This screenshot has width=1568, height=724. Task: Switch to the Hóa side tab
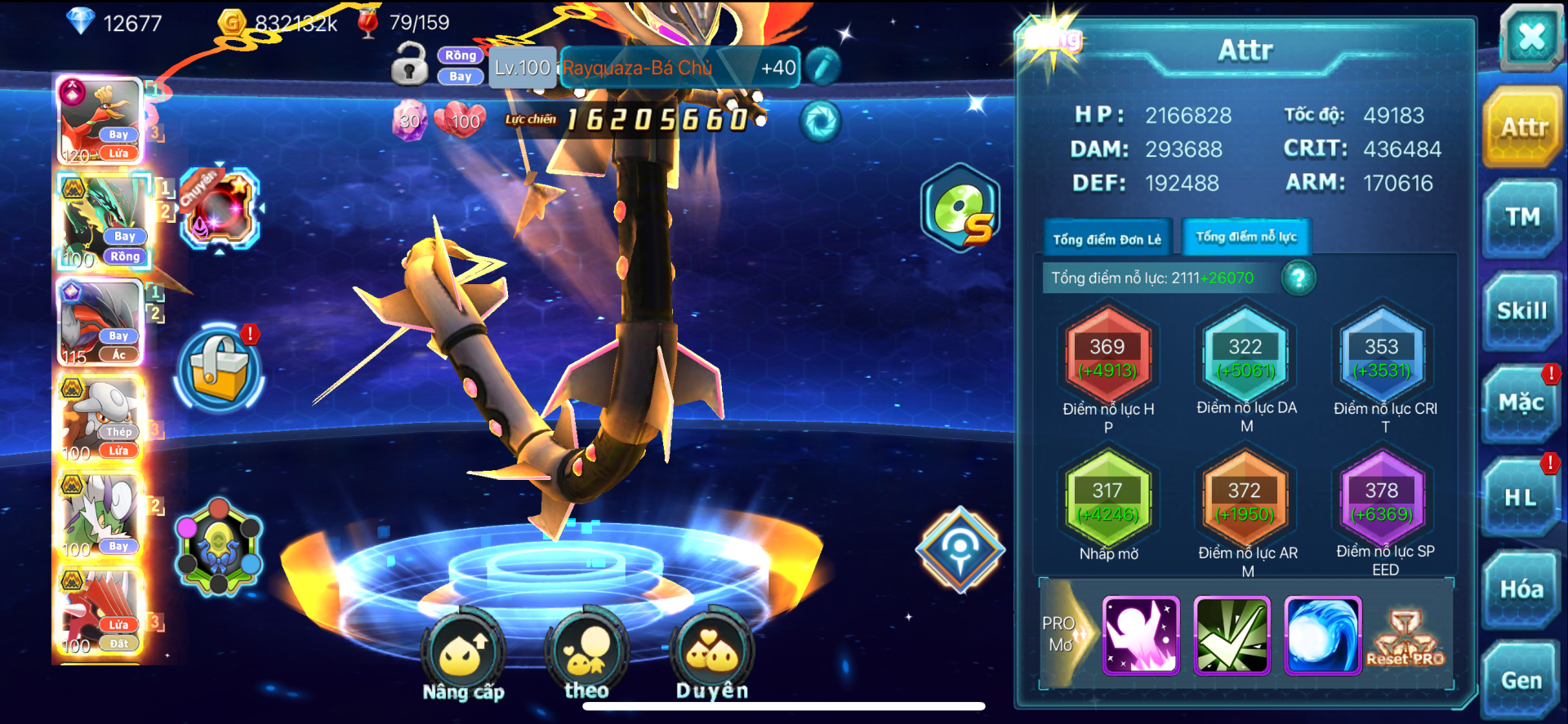[1521, 589]
